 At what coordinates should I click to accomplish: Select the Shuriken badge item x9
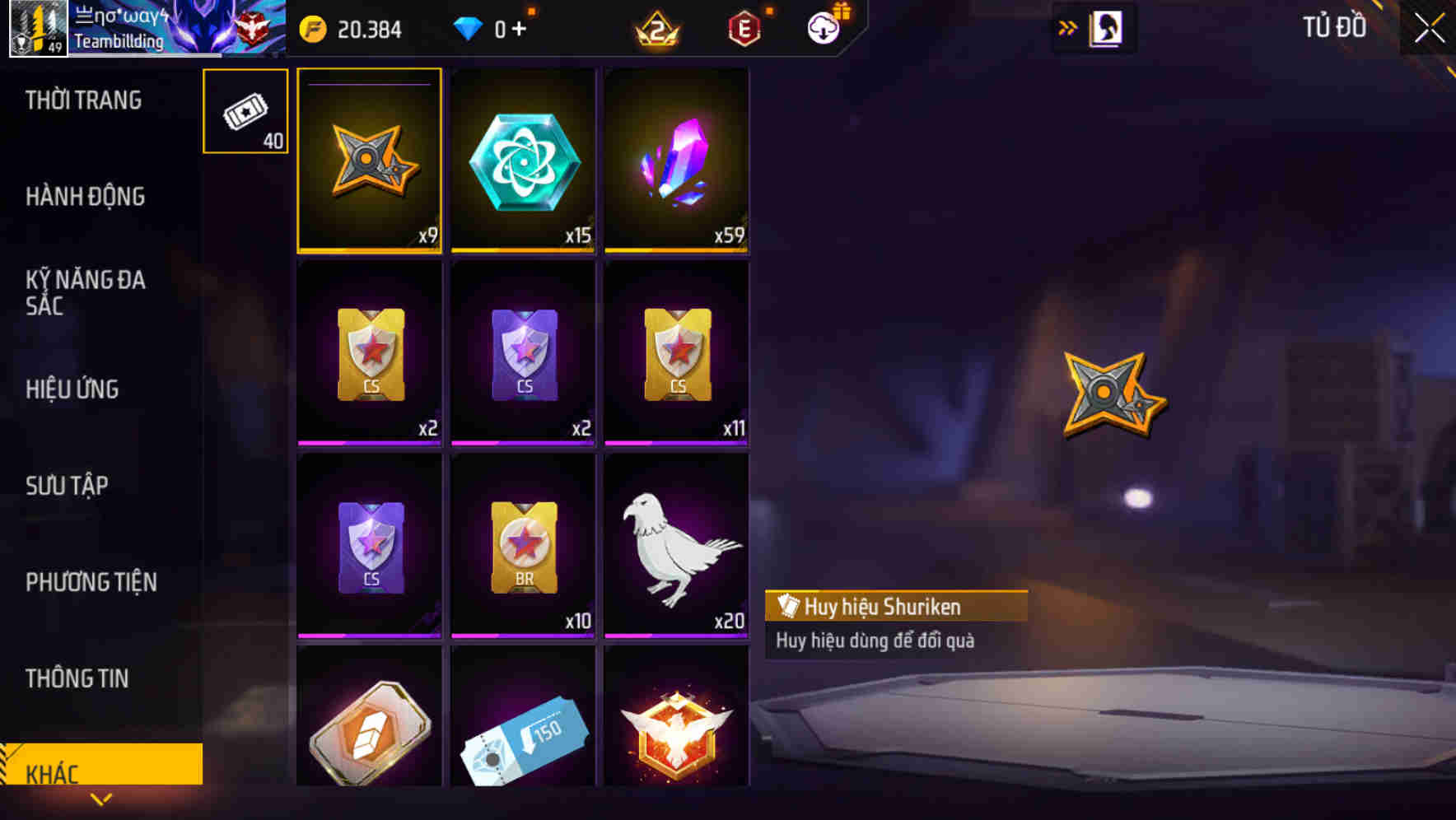(368, 161)
